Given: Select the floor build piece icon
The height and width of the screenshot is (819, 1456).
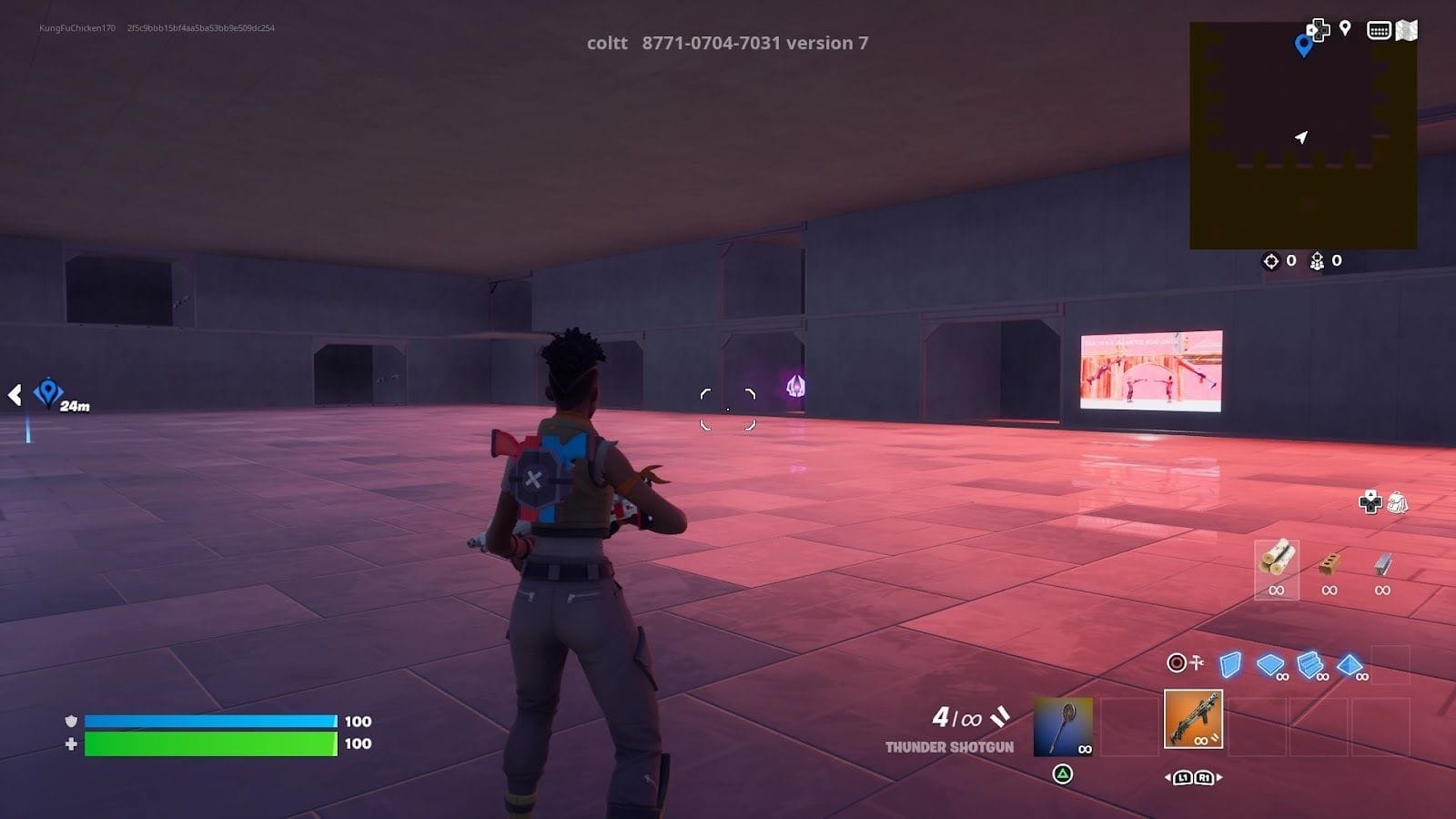Looking at the screenshot, I should click(1269, 663).
